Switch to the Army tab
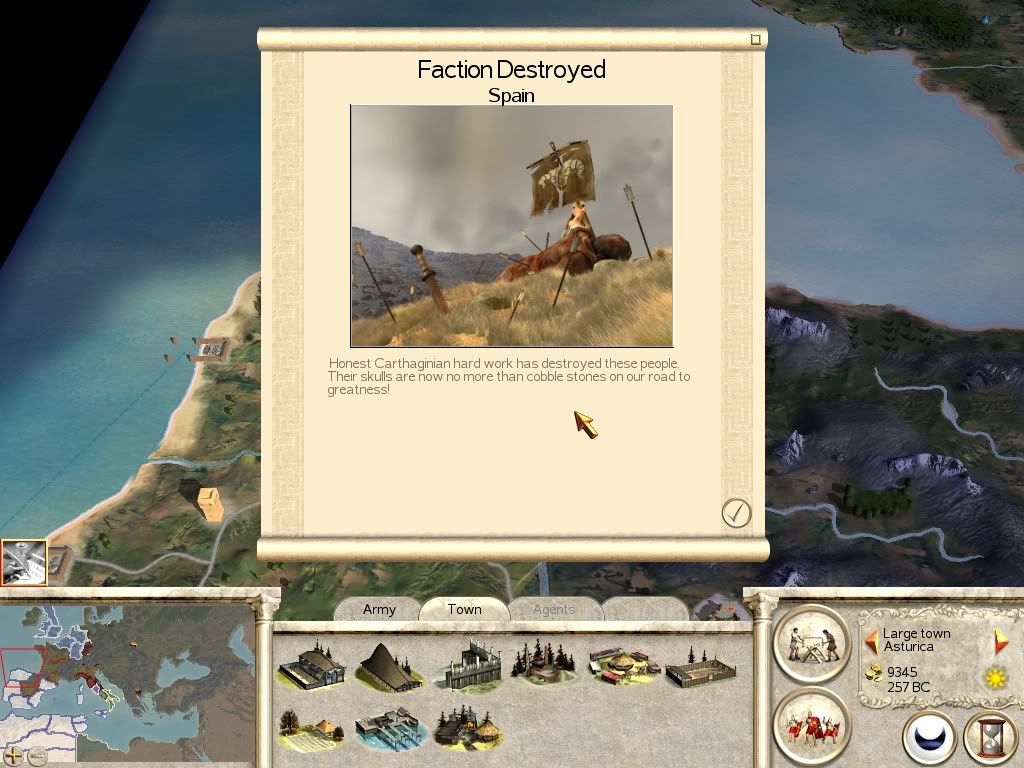Viewport: 1024px width, 768px height. [379, 609]
